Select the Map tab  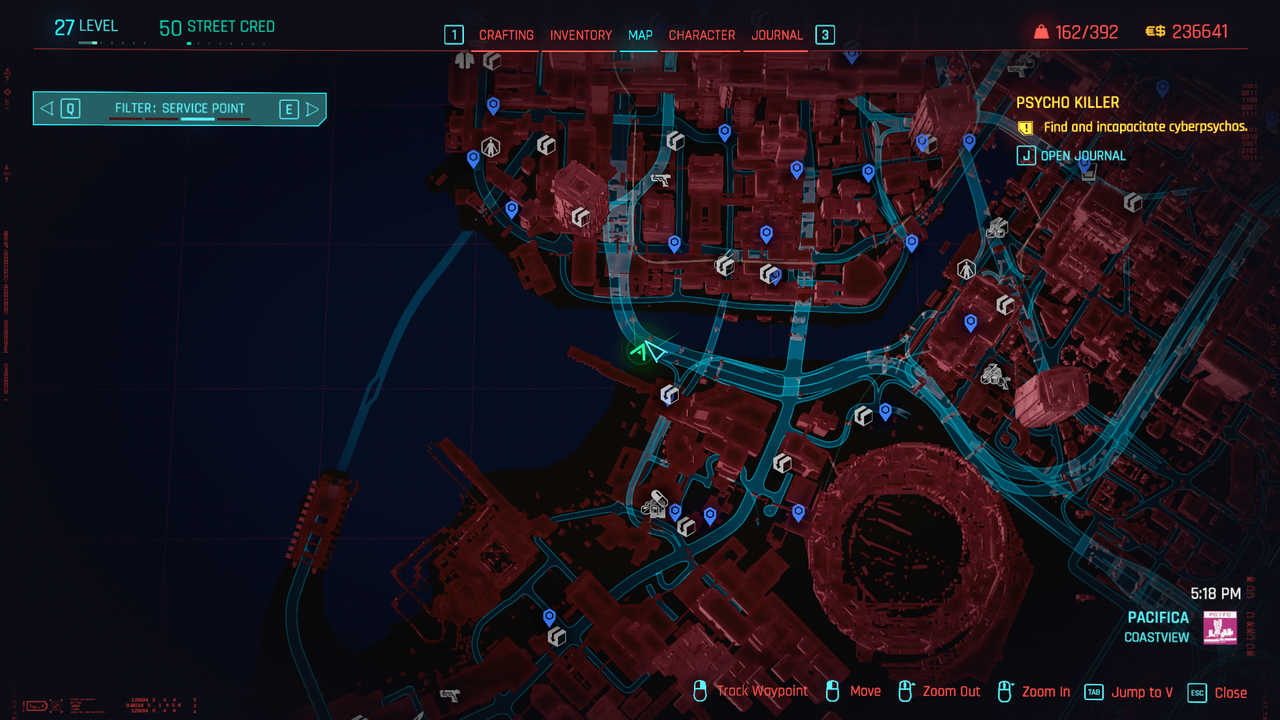tap(640, 35)
